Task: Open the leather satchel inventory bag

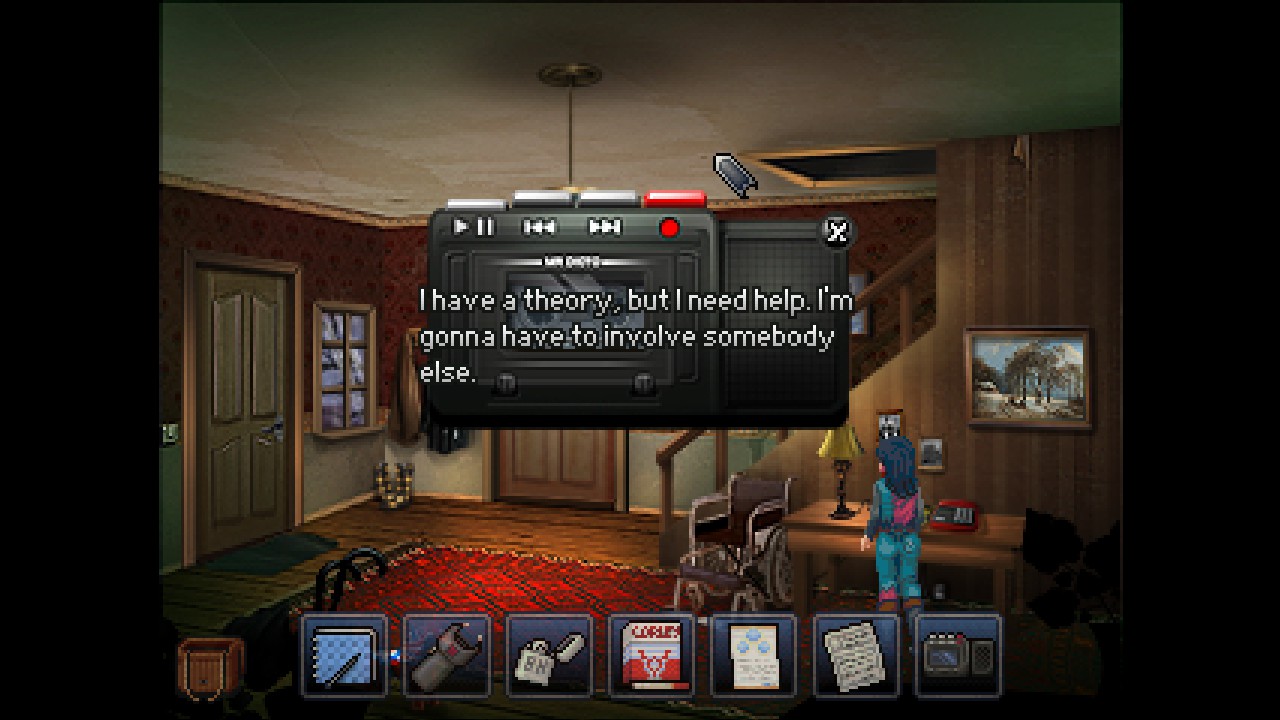Action: click(x=210, y=667)
